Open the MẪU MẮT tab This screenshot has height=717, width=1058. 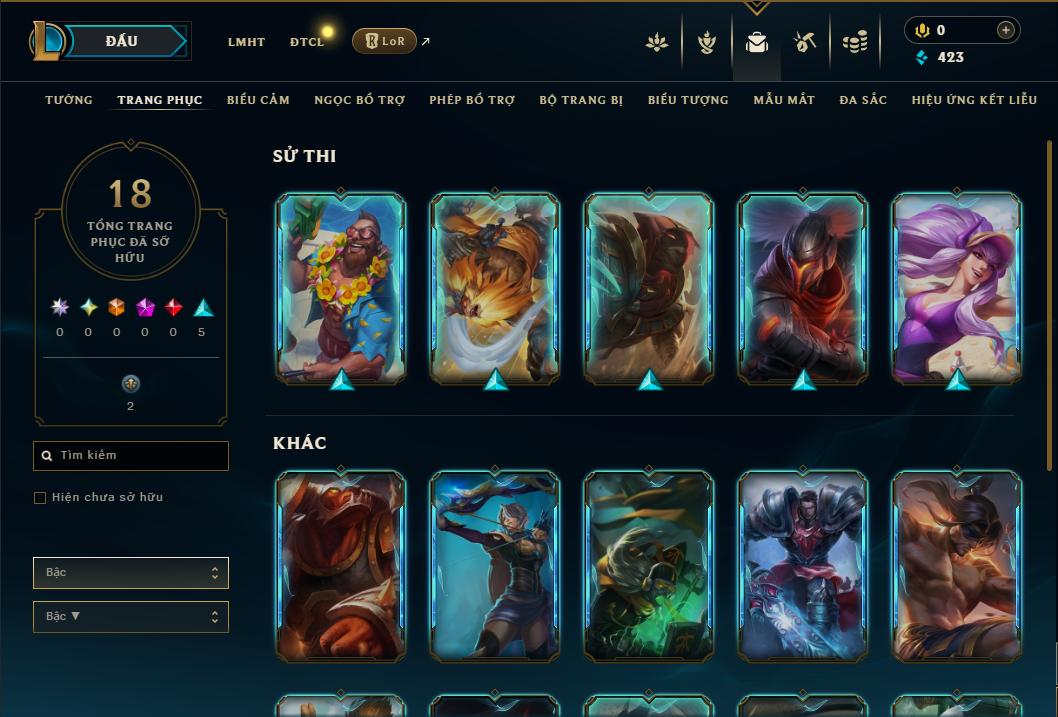click(784, 100)
